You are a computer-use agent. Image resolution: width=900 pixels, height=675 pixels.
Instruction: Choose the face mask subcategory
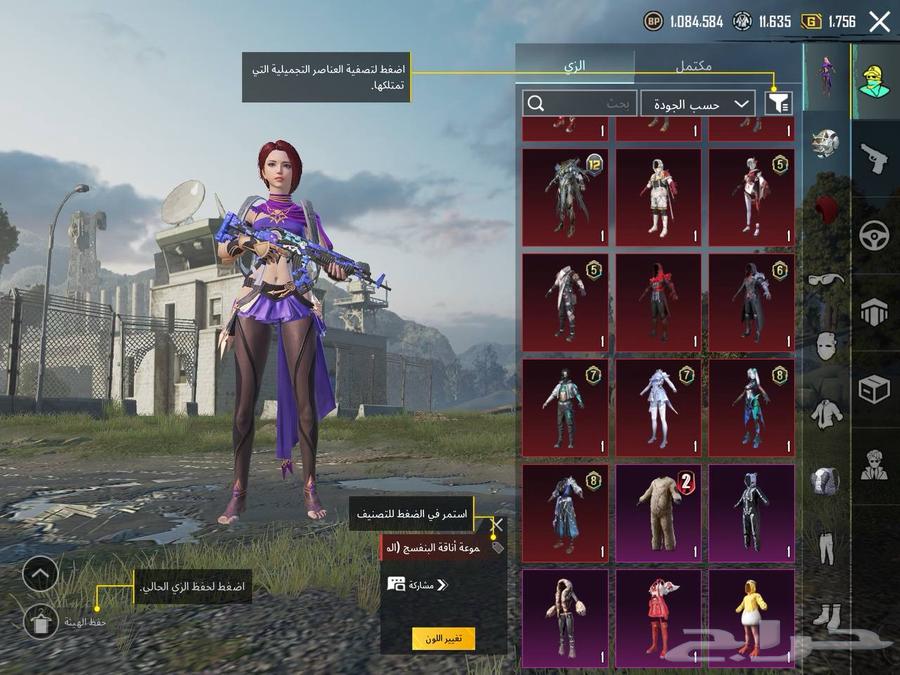tap(826, 346)
